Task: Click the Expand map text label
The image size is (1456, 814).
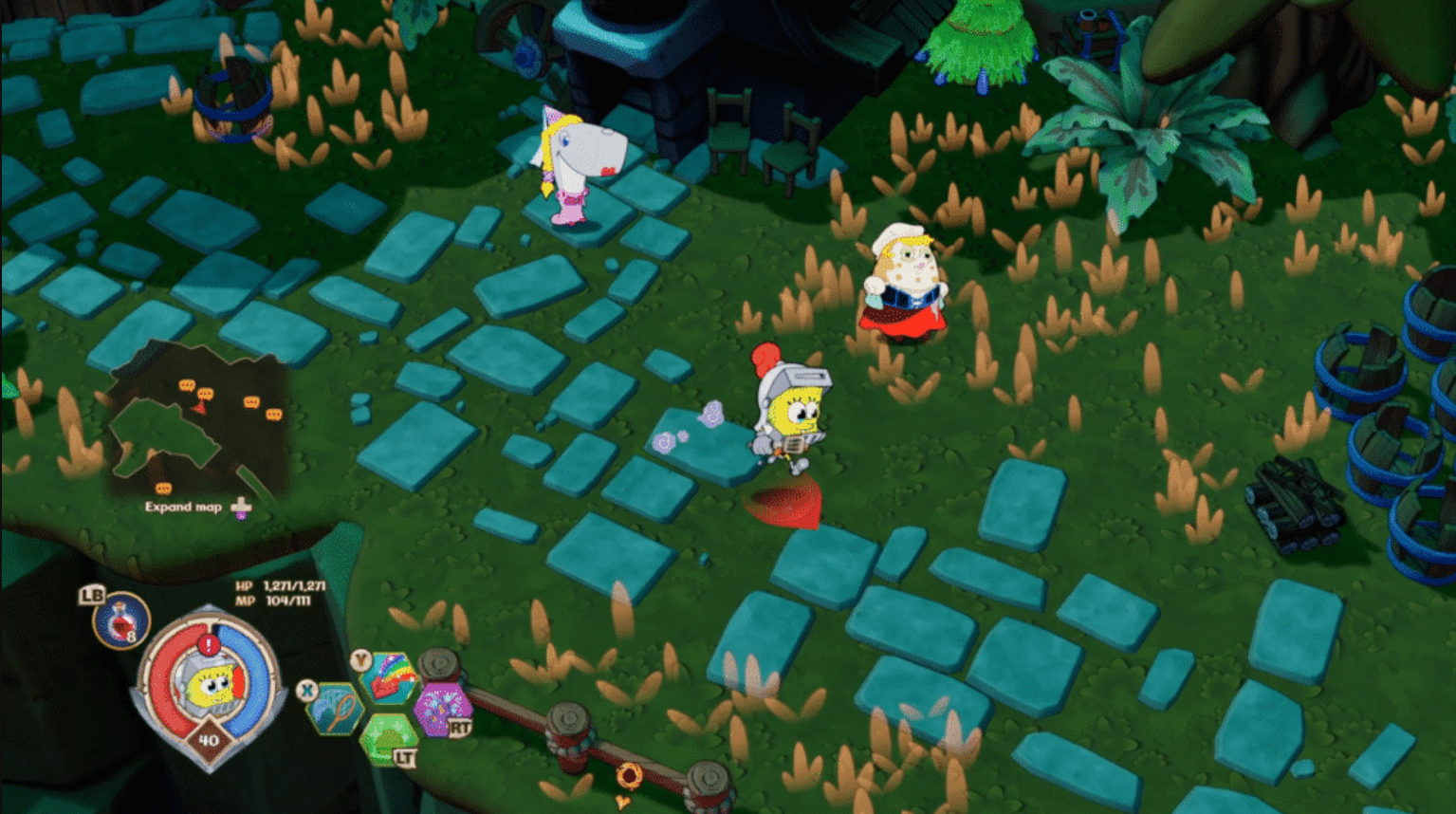Action: tap(183, 507)
